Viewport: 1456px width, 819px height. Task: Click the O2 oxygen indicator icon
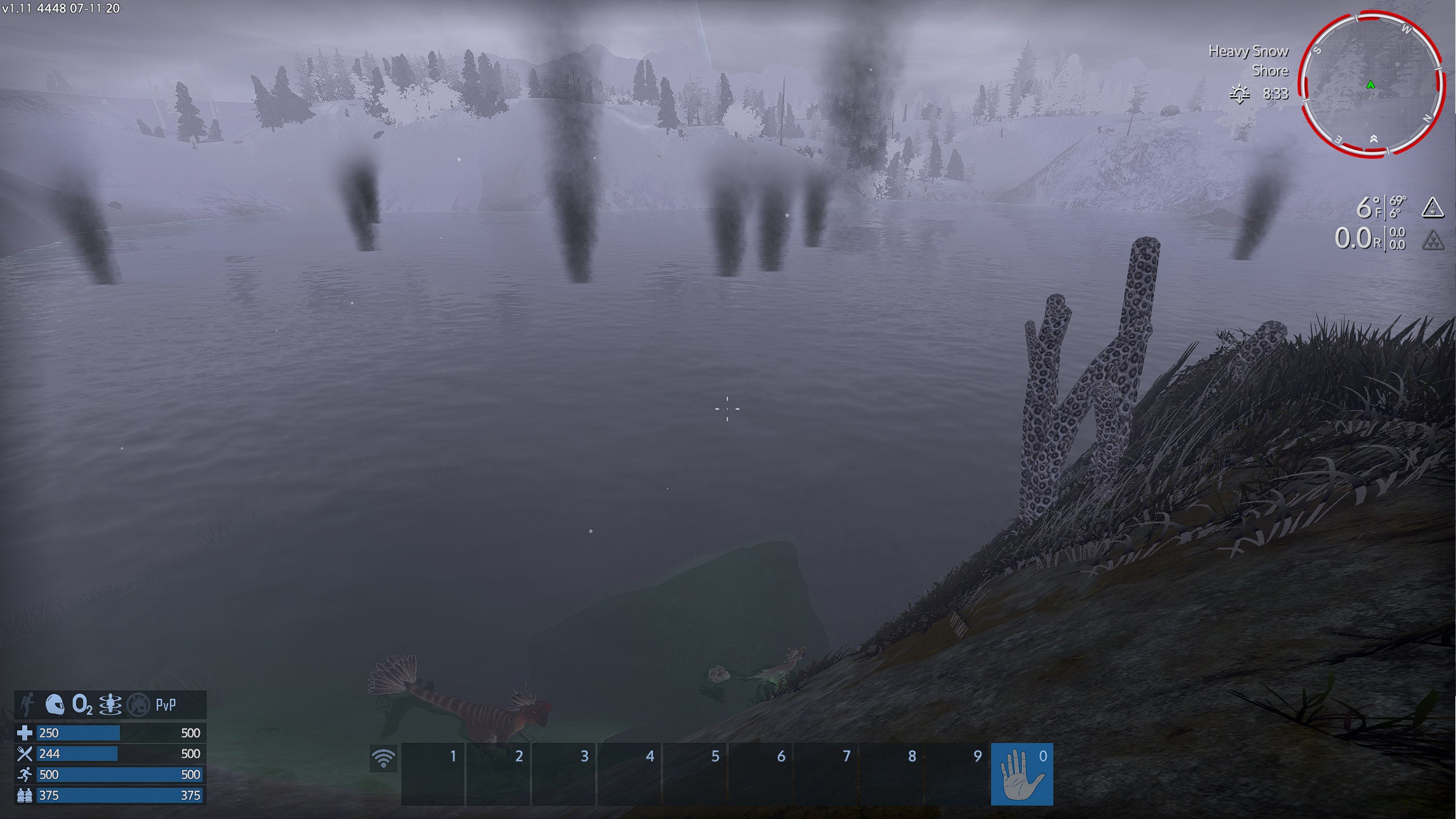[82, 705]
